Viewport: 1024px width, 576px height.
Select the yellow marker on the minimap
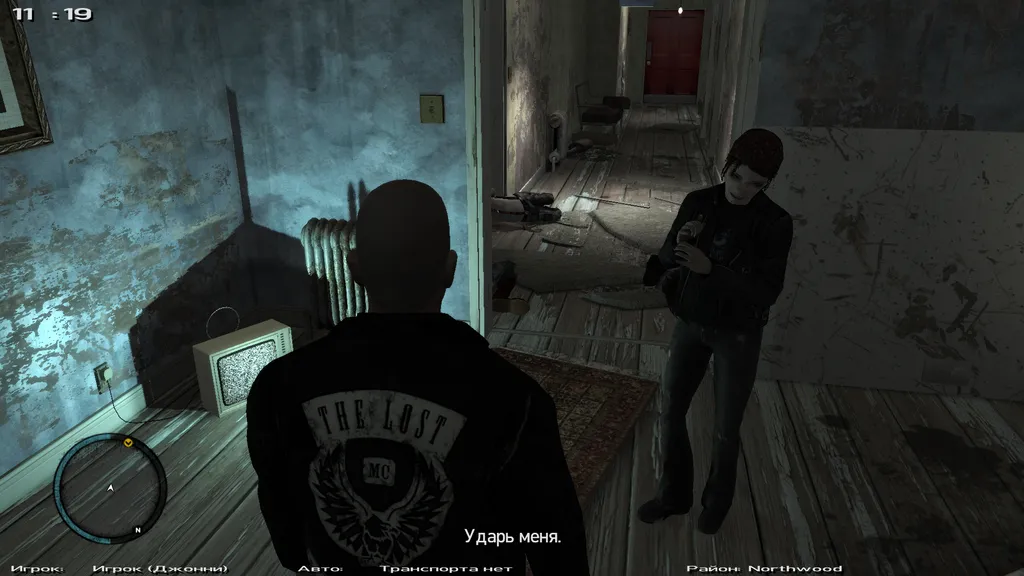[x=127, y=441]
